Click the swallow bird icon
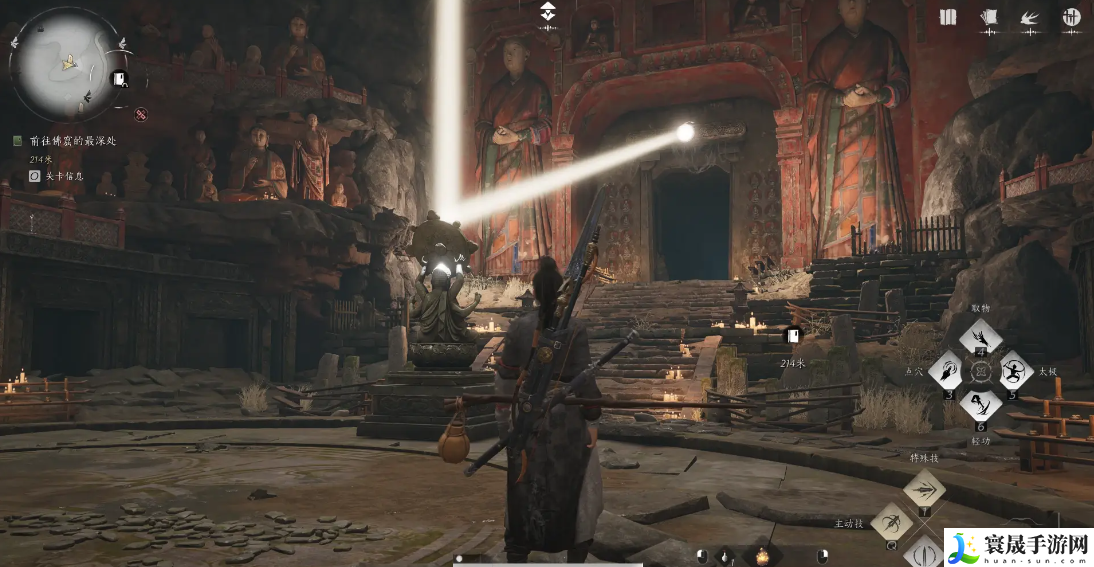Viewport: 1094px width, 567px height. (1029, 17)
